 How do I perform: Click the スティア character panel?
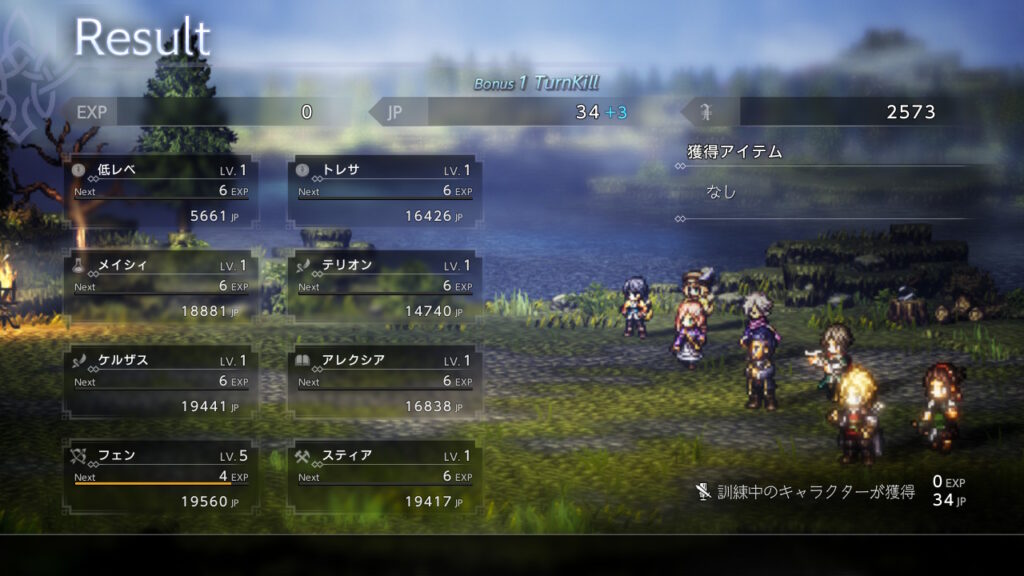click(x=385, y=477)
